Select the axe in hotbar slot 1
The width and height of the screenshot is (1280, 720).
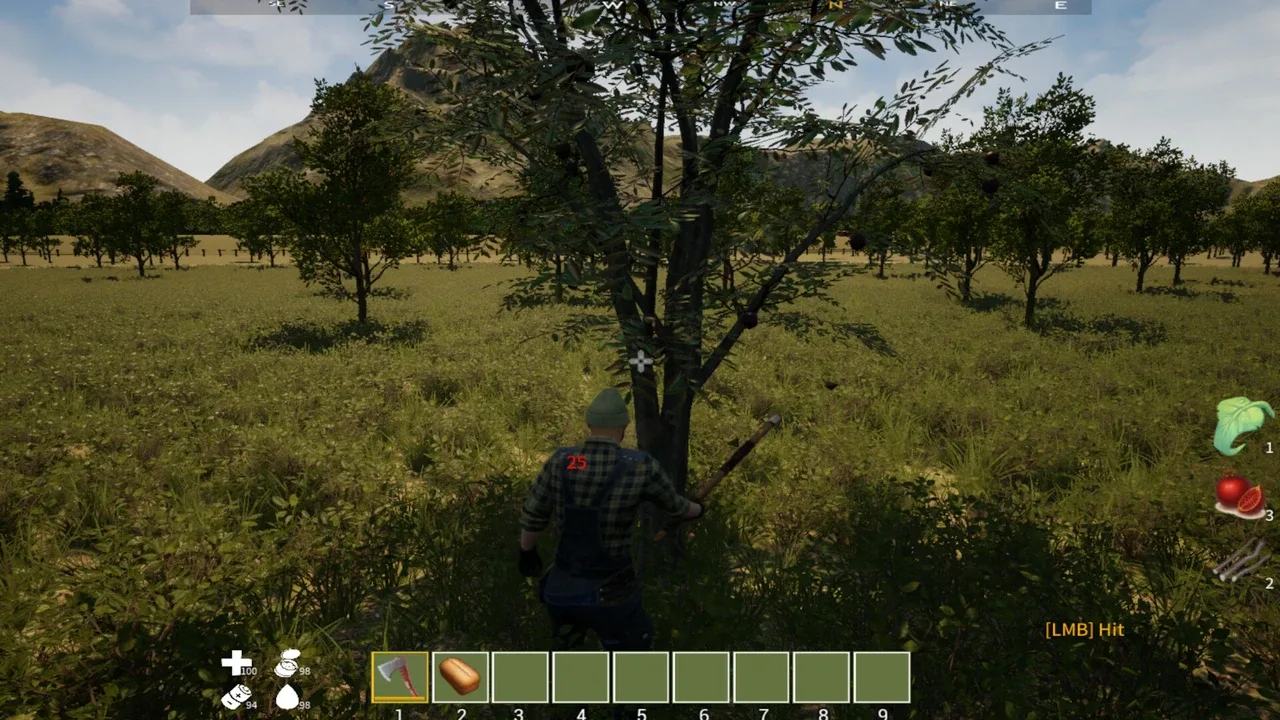point(400,677)
